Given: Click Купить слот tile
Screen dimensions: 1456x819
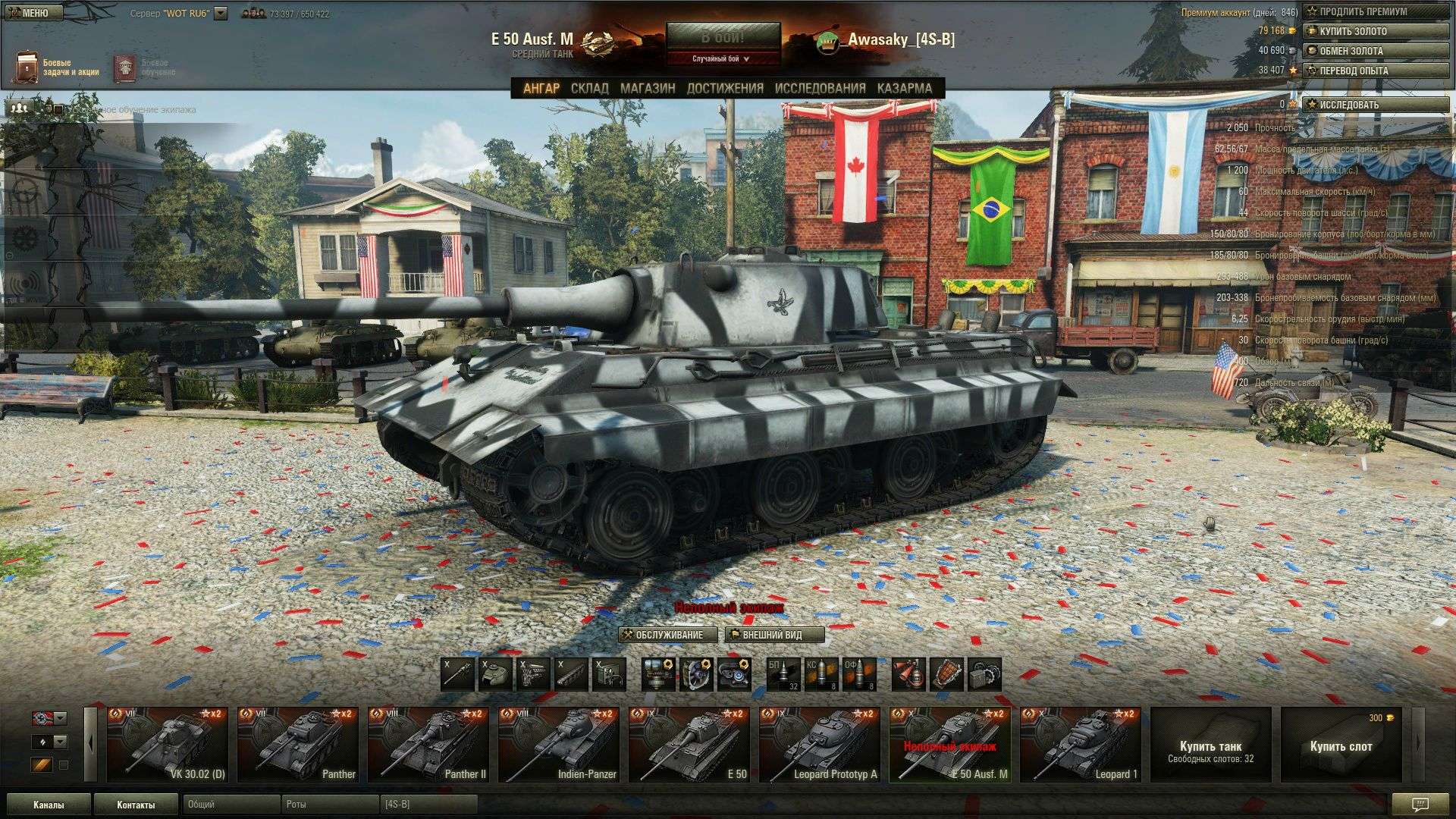Looking at the screenshot, I should point(1341,745).
